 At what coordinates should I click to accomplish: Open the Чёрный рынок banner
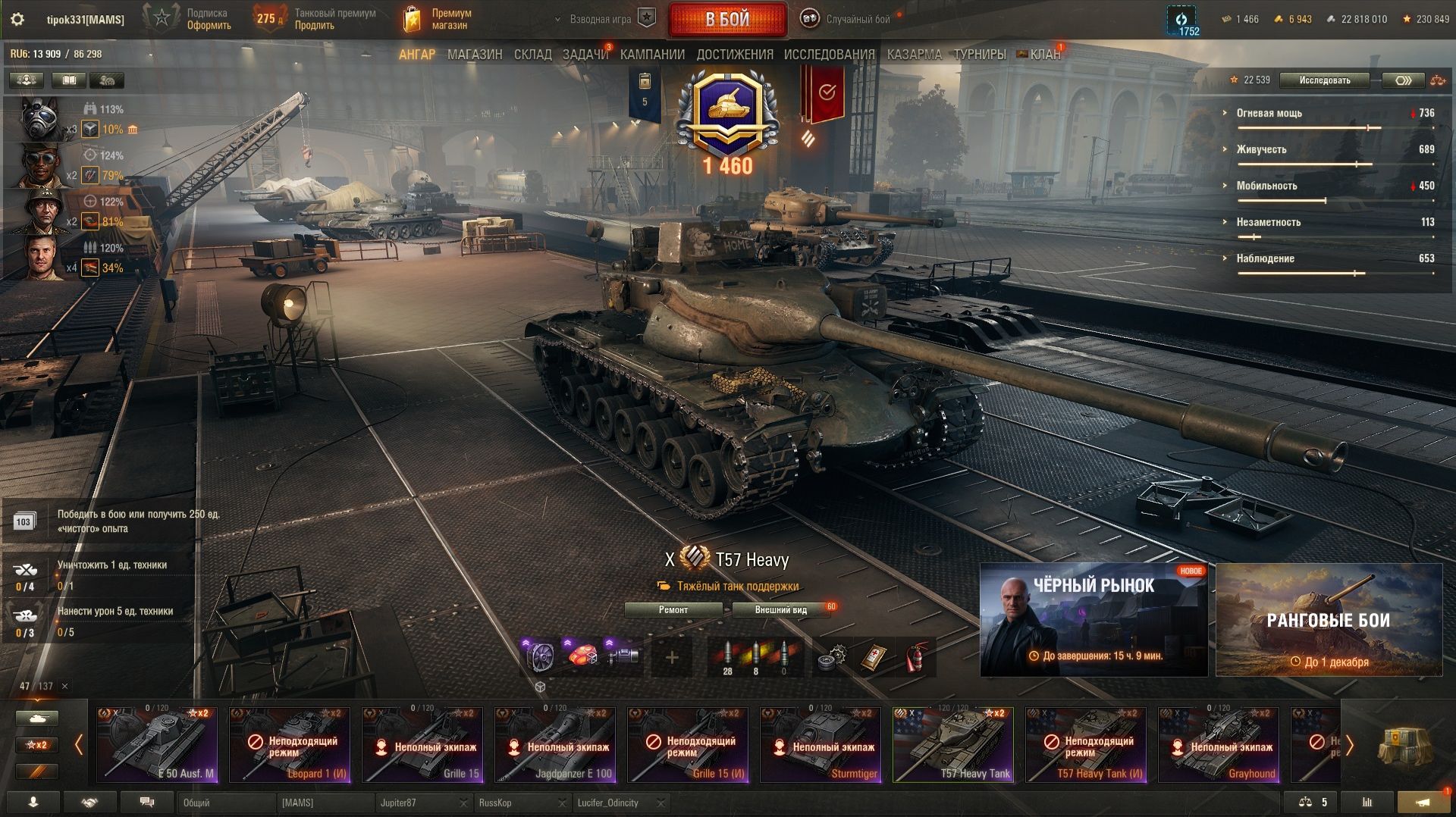pyautogui.click(x=1094, y=620)
